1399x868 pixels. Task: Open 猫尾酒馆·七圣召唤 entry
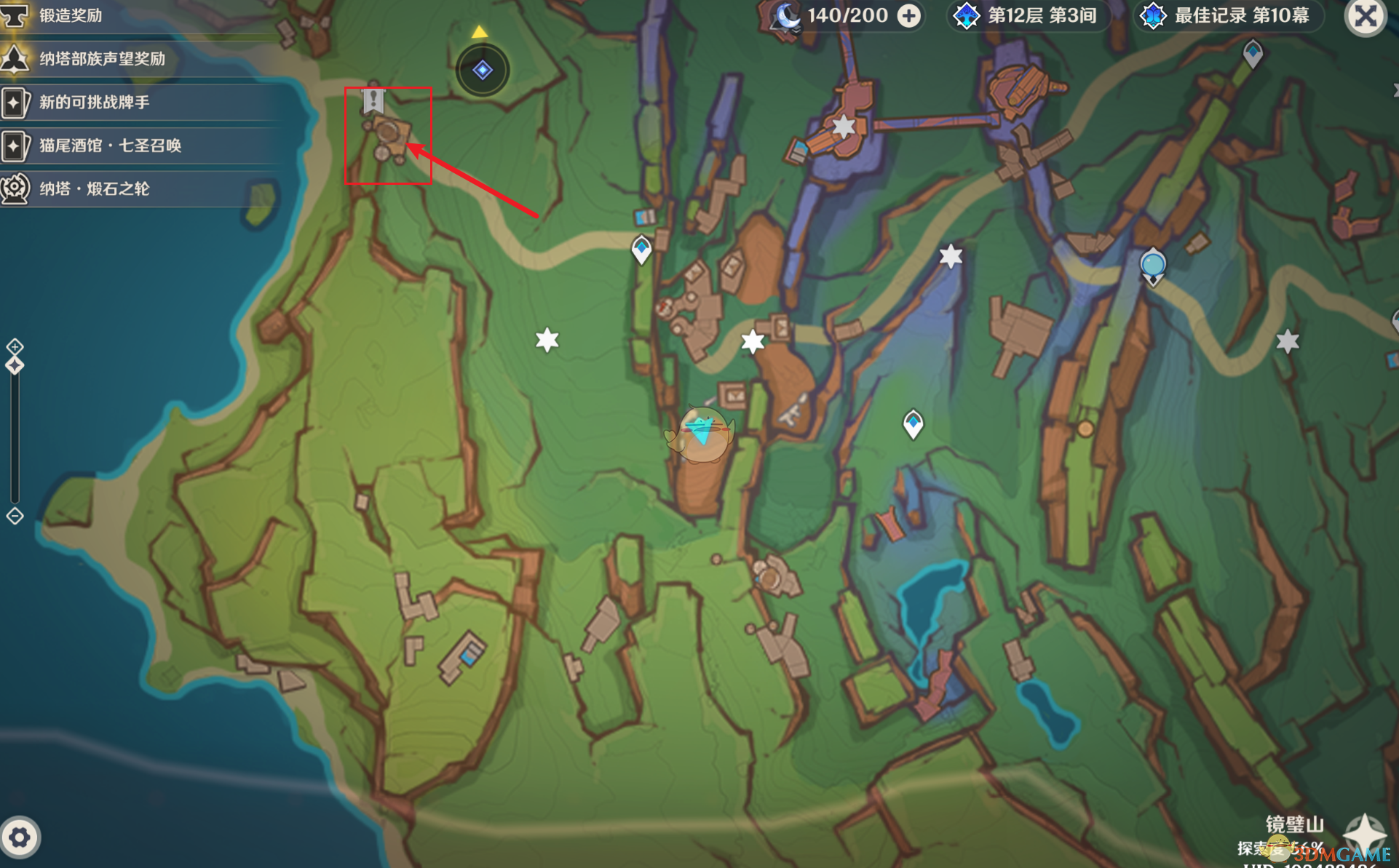coord(110,146)
